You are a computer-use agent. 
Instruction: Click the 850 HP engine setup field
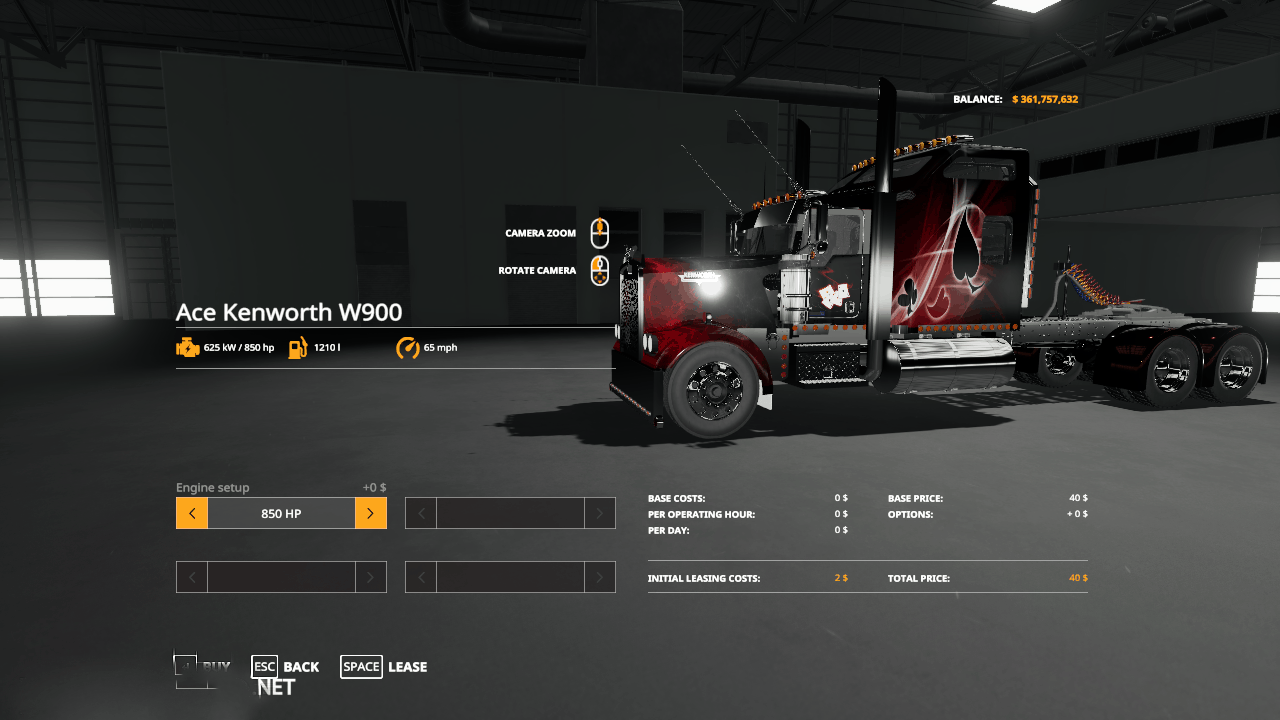point(281,513)
